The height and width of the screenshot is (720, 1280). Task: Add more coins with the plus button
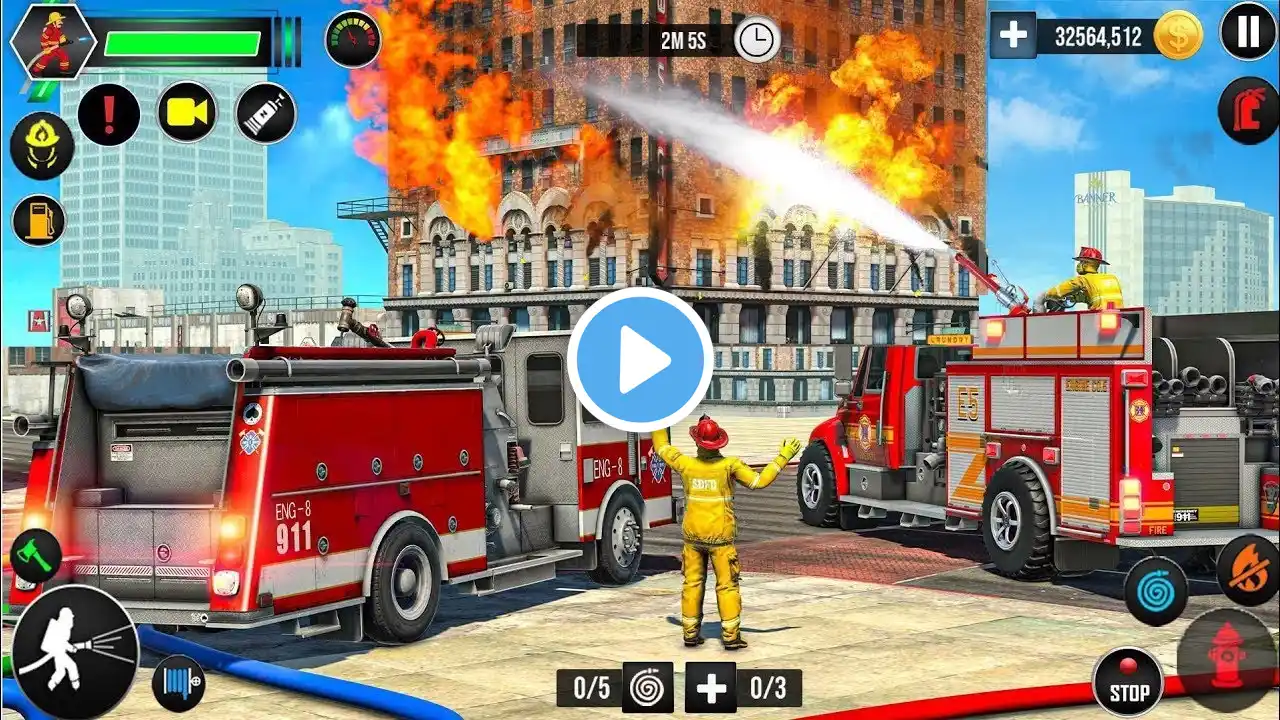[1013, 36]
